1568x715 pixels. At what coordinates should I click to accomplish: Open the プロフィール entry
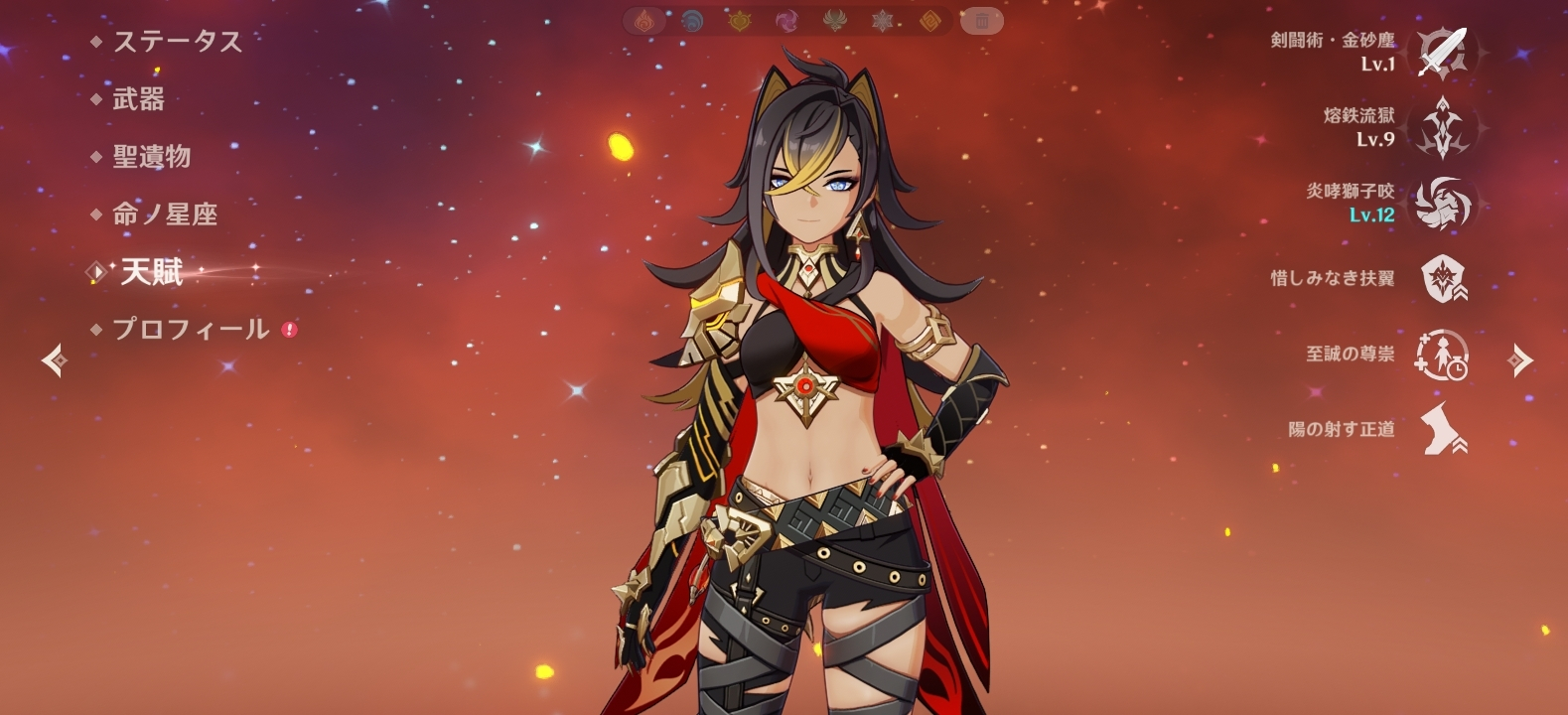click(190, 330)
